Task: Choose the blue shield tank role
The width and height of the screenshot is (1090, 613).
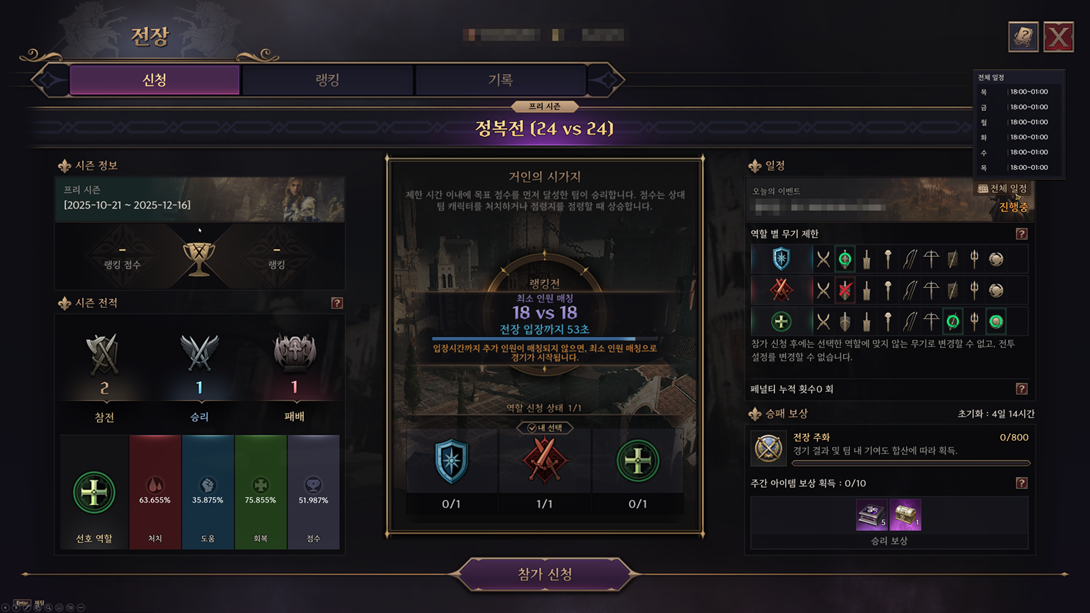Action: (x=451, y=463)
